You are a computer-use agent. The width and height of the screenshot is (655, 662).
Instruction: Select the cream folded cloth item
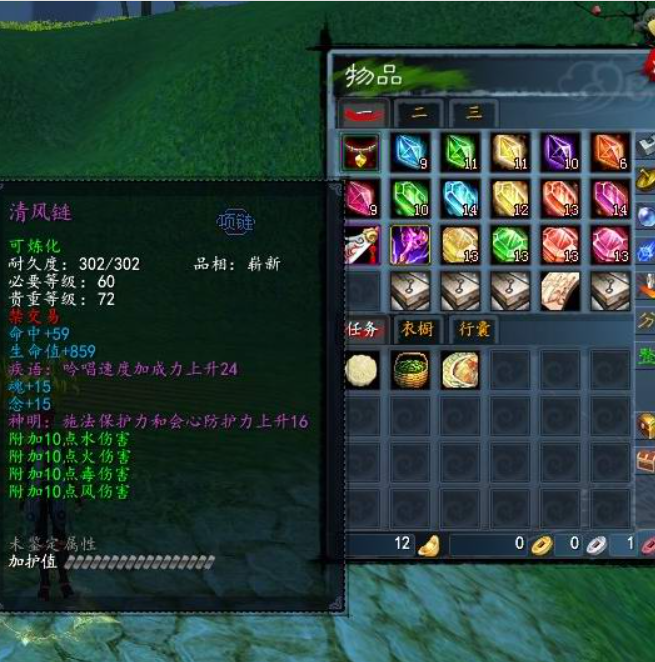pos(560,290)
